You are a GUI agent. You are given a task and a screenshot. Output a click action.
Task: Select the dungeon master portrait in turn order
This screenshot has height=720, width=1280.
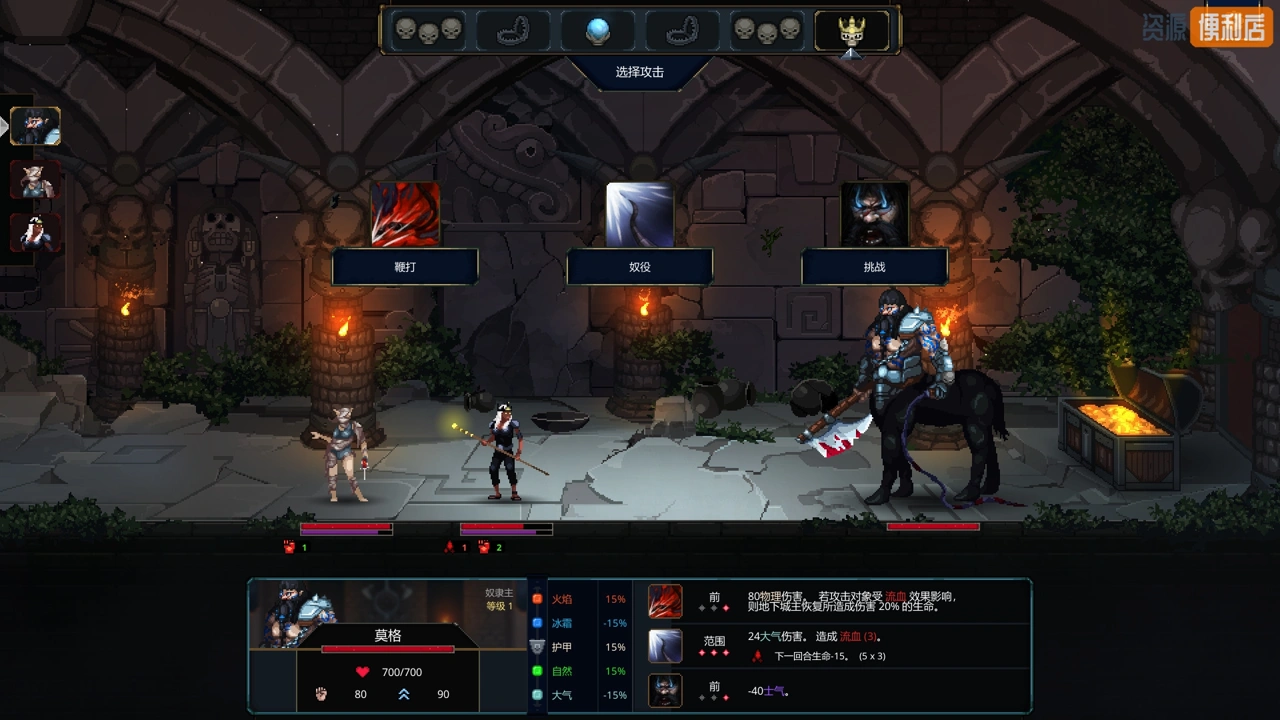point(36,126)
